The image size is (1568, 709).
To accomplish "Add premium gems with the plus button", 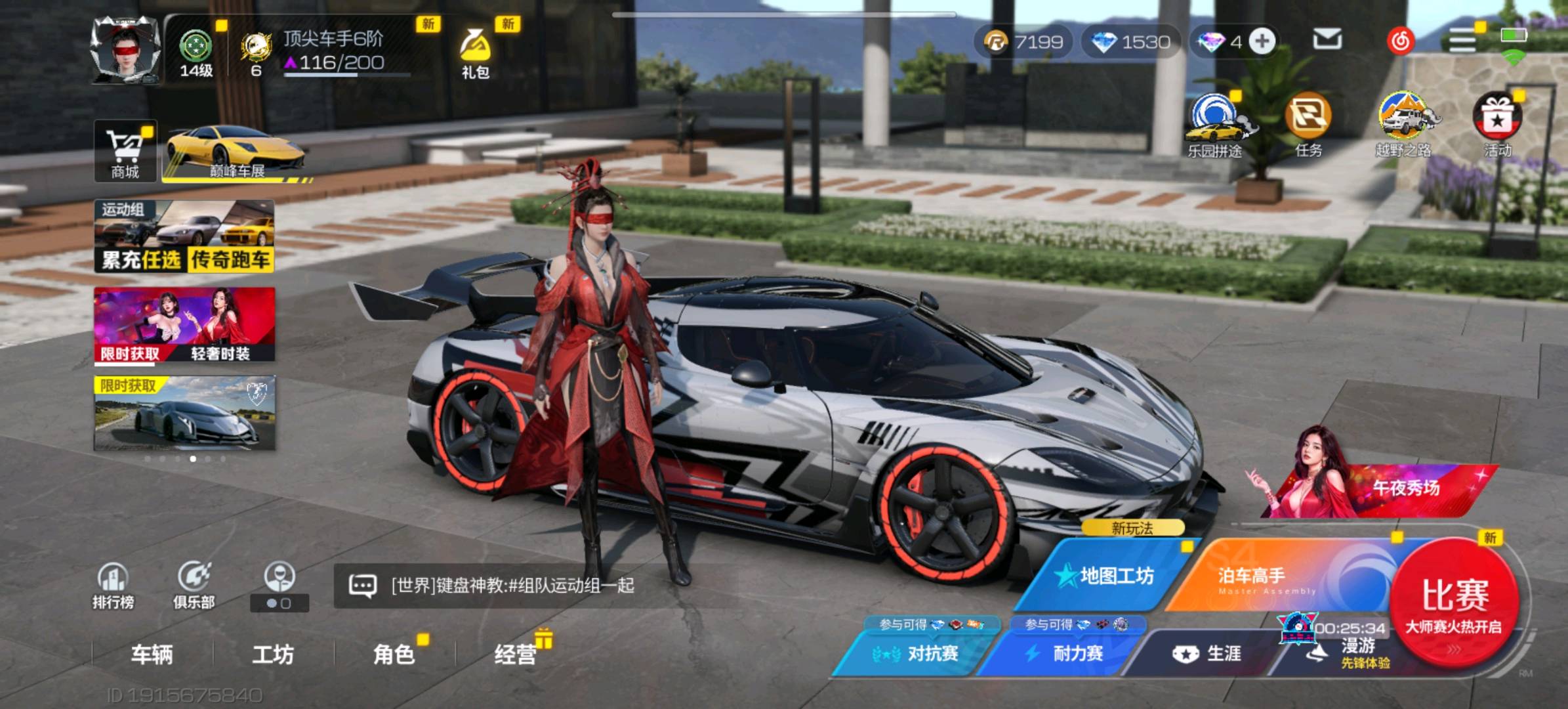I will [1262, 41].
